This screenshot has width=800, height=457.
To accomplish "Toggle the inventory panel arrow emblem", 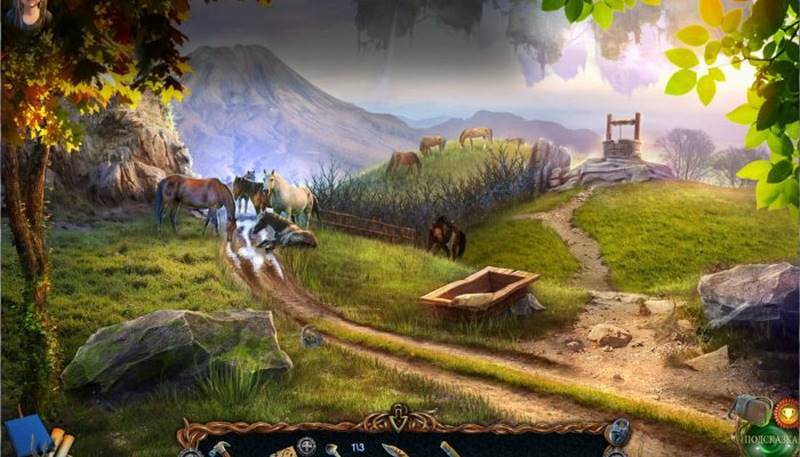I will tap(400, 416).
